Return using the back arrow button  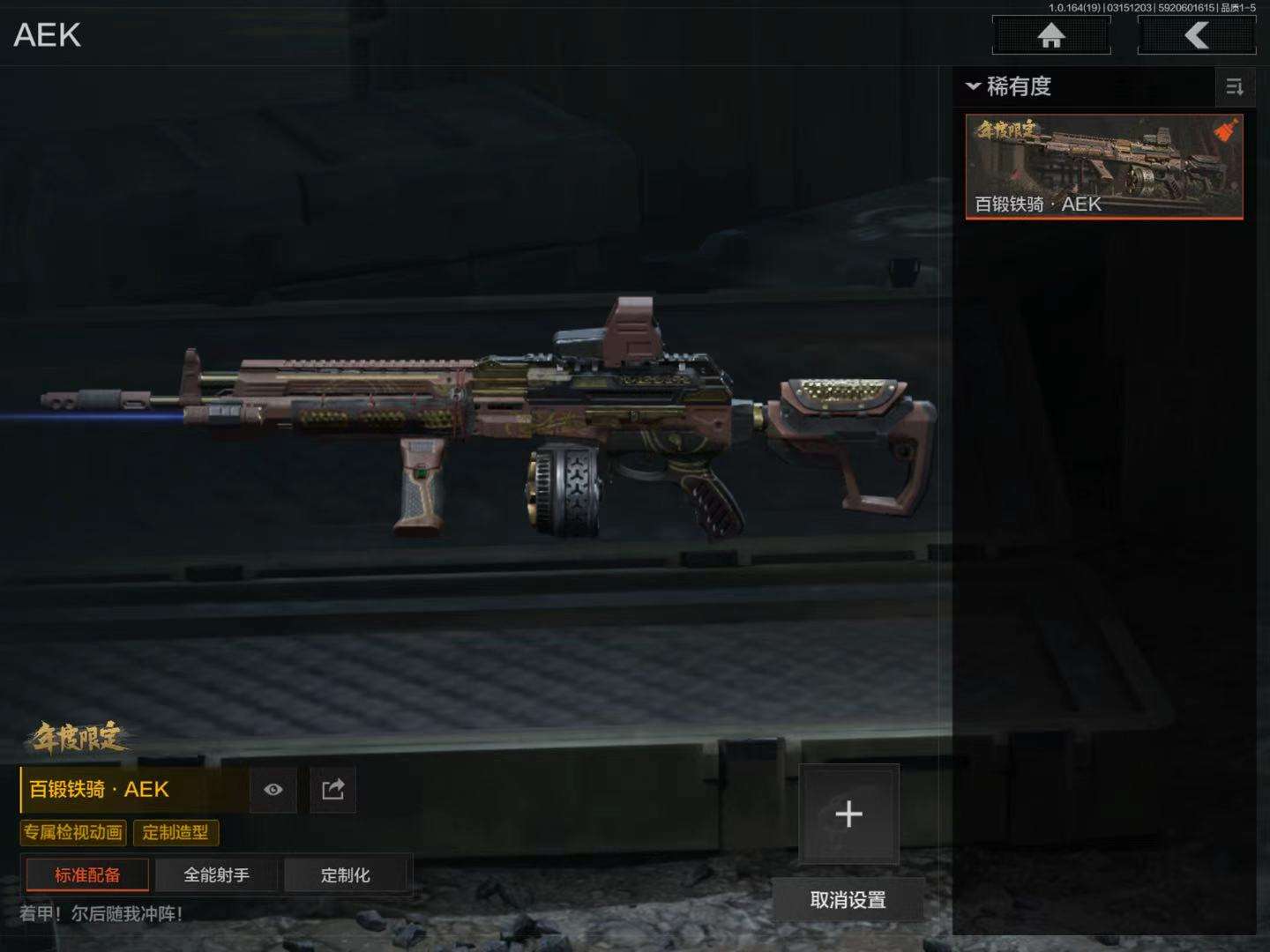[1196, 36]
